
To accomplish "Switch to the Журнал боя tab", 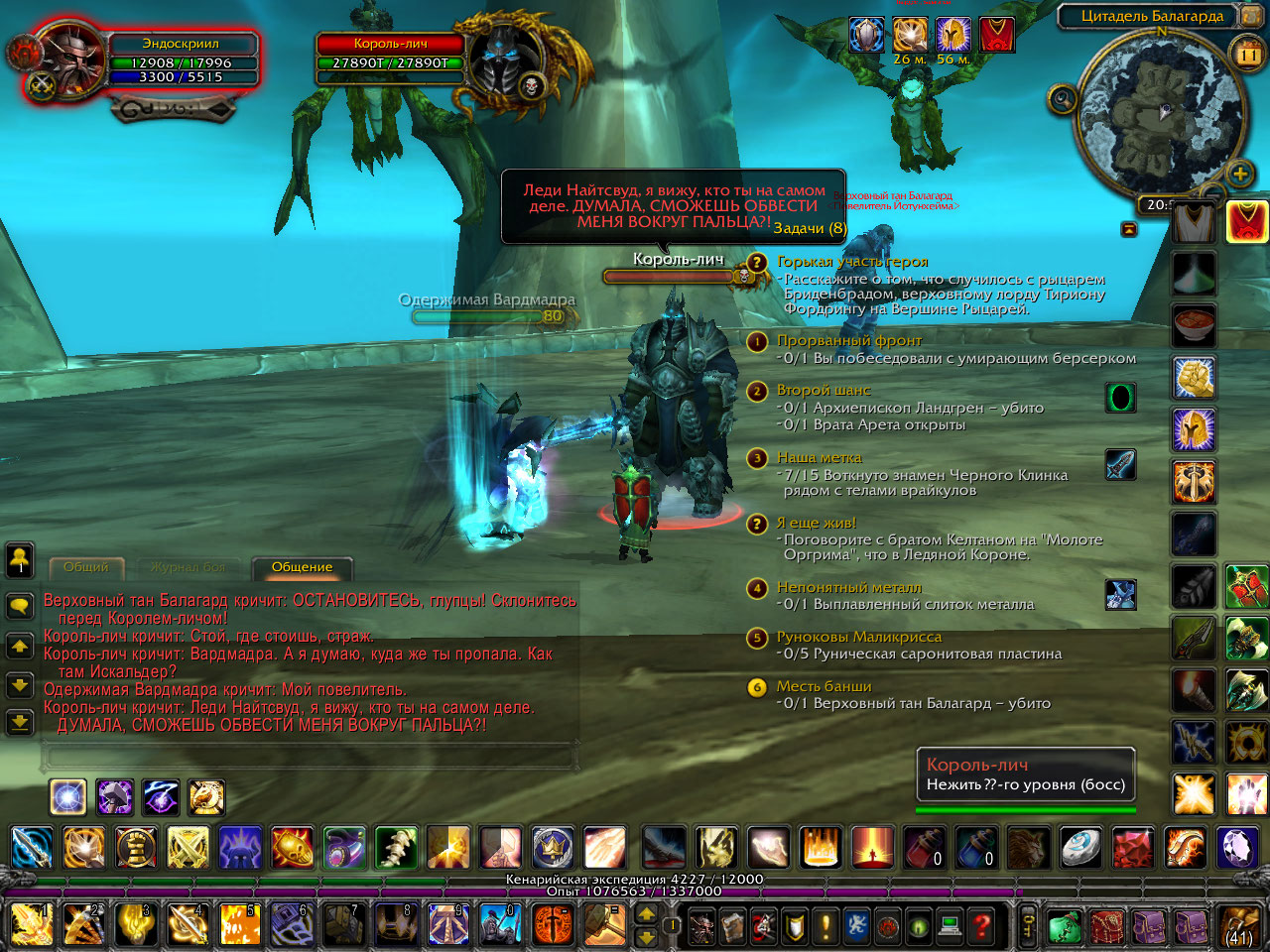I will pyautogui.click(x=188, y=567).
